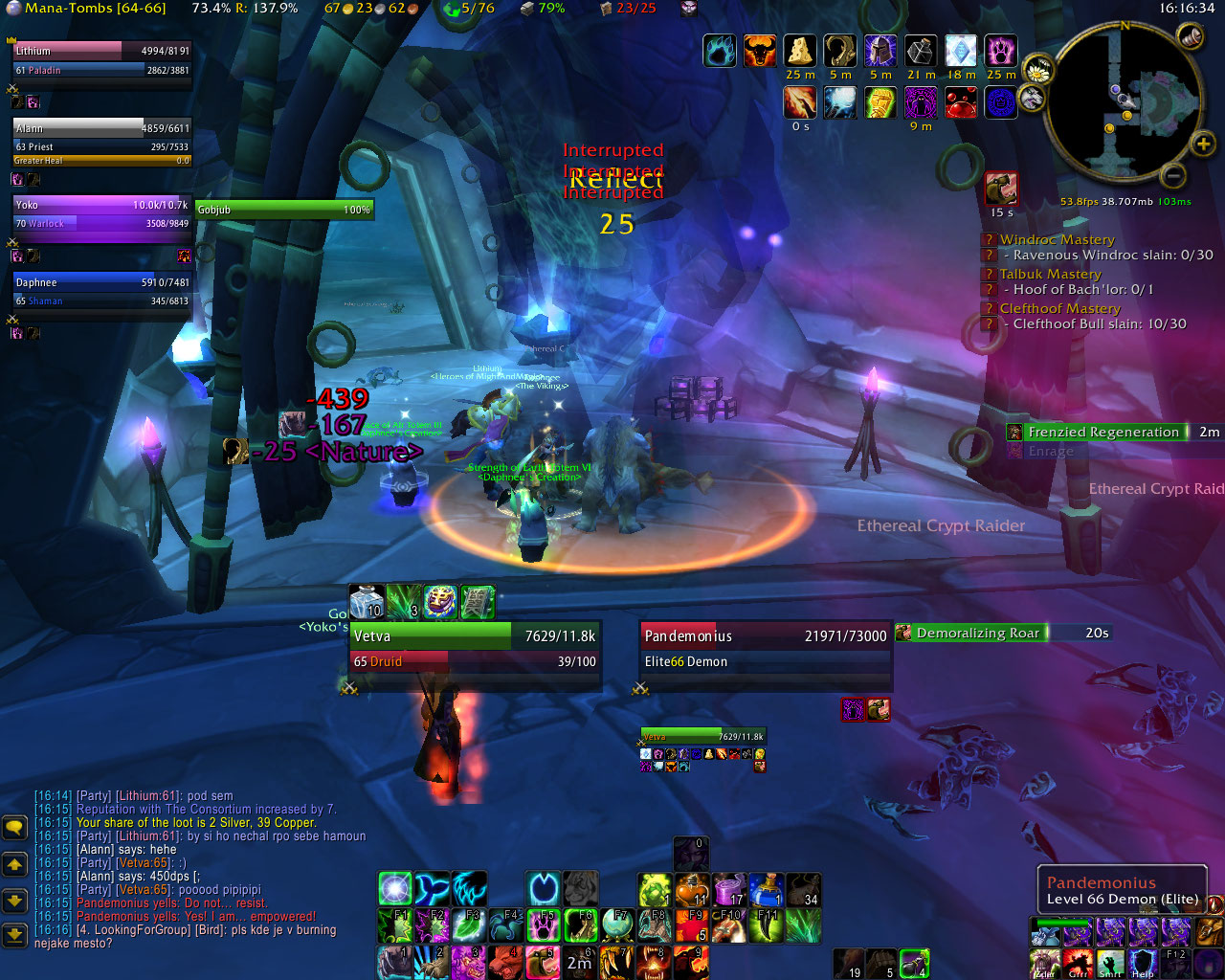Activate the glowing white orb ability

pos(394,889)
